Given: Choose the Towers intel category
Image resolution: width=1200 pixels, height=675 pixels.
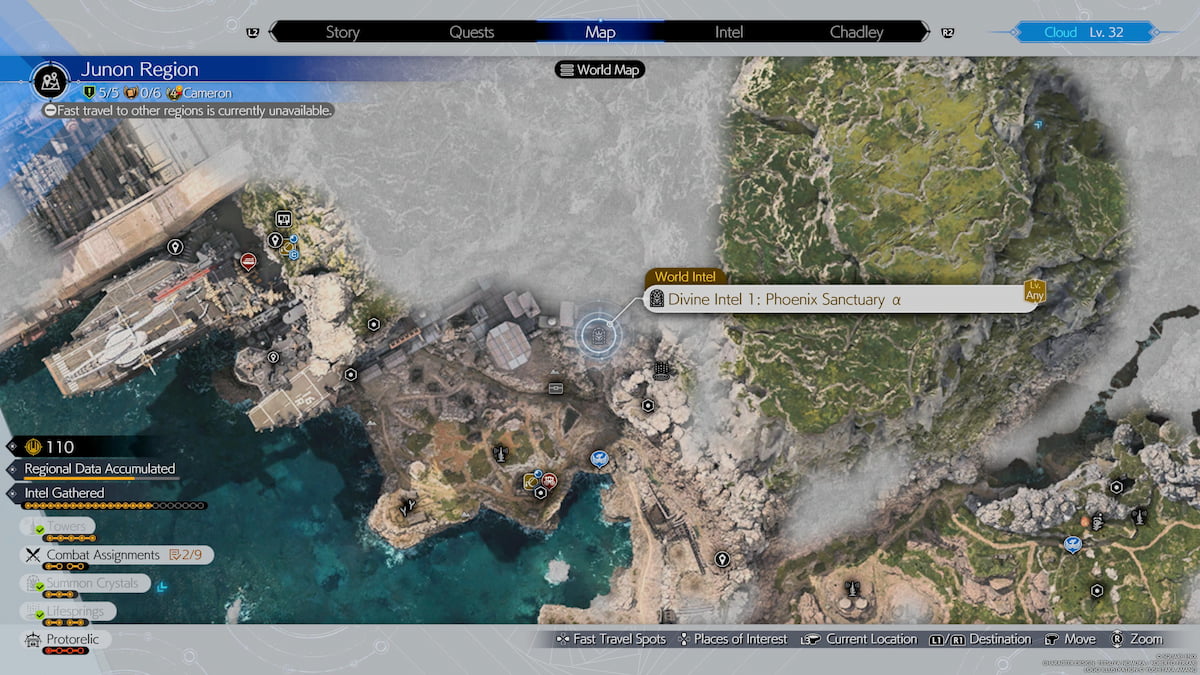Looking at the screenshot, I should (67, 527).
